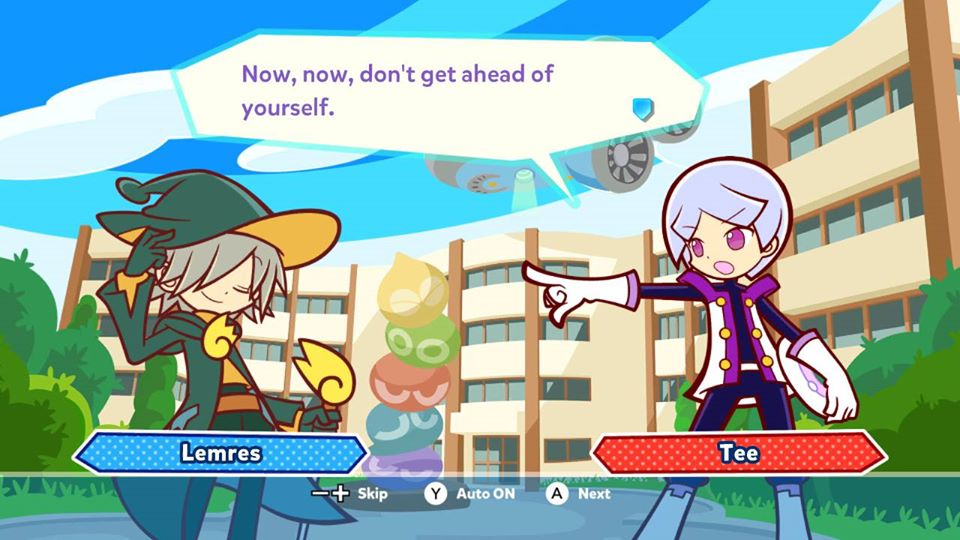Click the blue continue marker in the speech bubble
The width and height of the screenshot is (960, 540).
[x=642, y=107]
